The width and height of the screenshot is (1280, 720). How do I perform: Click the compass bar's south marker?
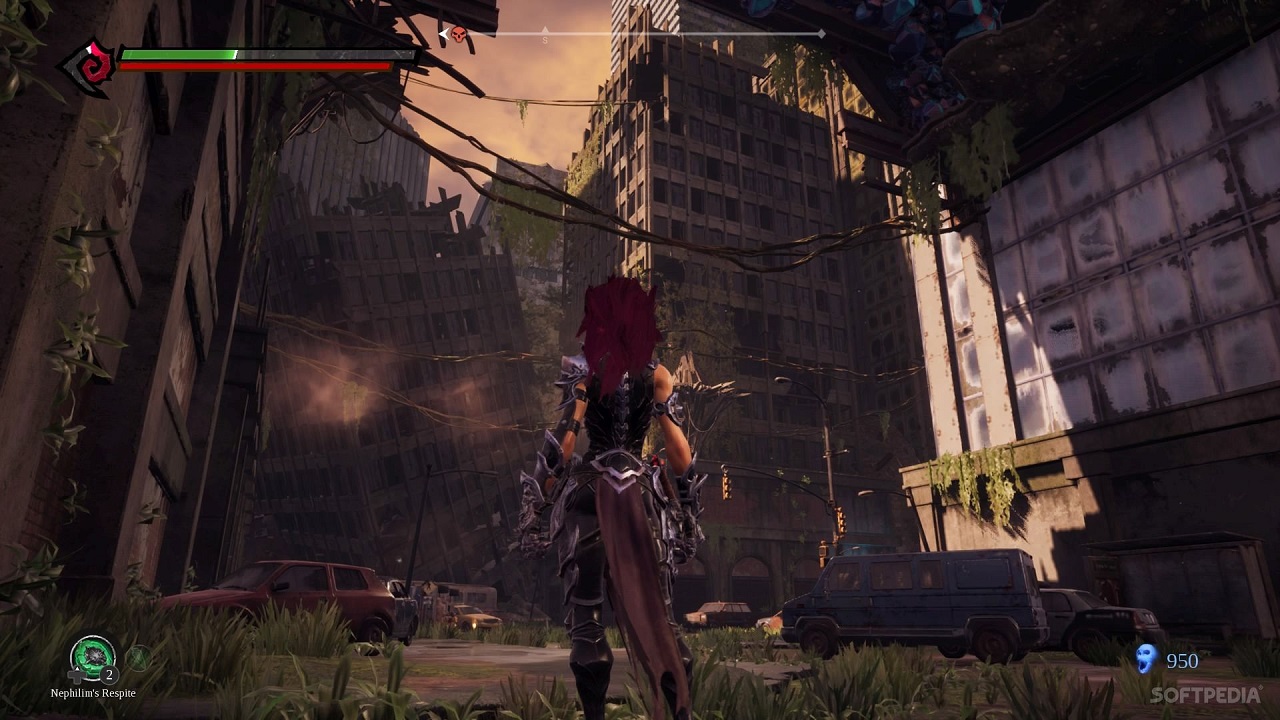click(545, 40)
